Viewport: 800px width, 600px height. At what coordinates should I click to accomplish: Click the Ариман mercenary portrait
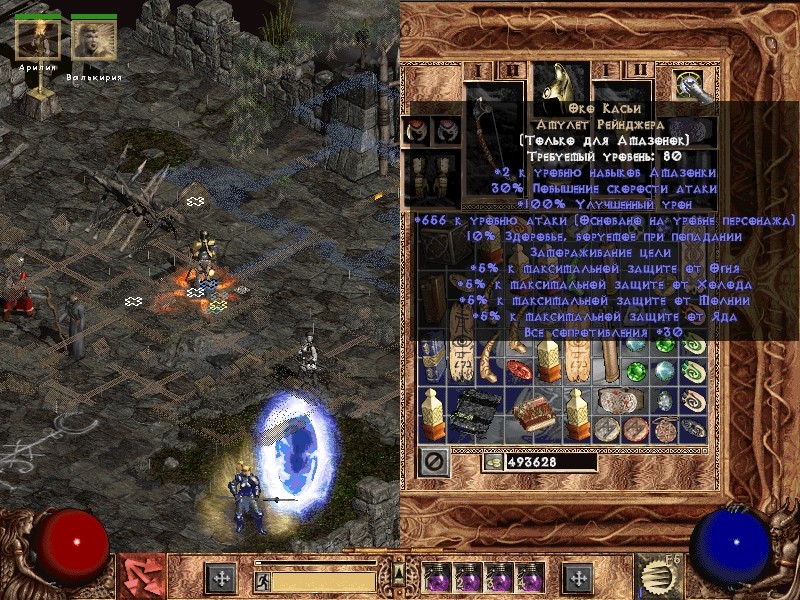pyautogui.click(x=38, y=39)
